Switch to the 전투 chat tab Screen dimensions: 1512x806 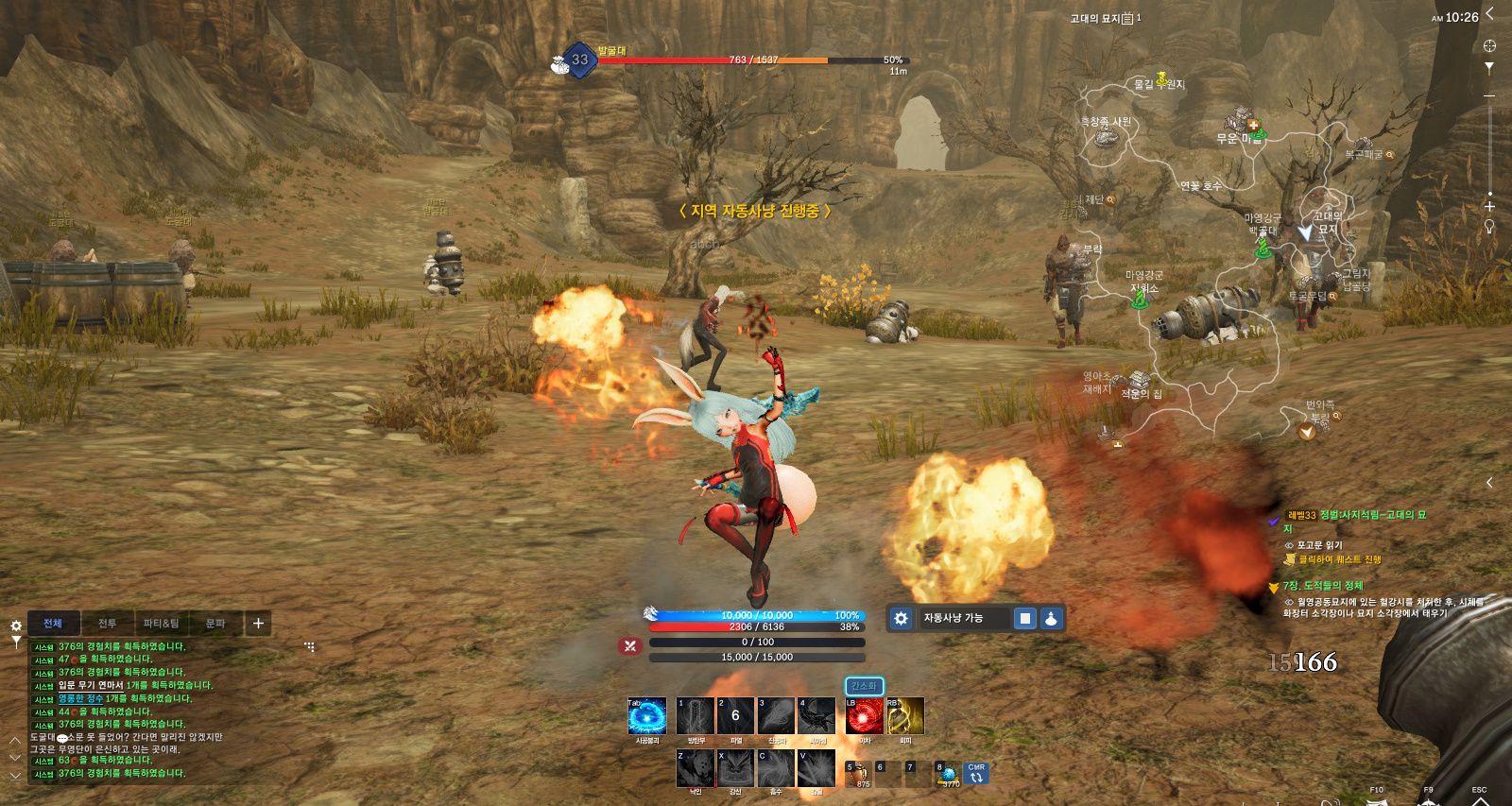point(107,624)
